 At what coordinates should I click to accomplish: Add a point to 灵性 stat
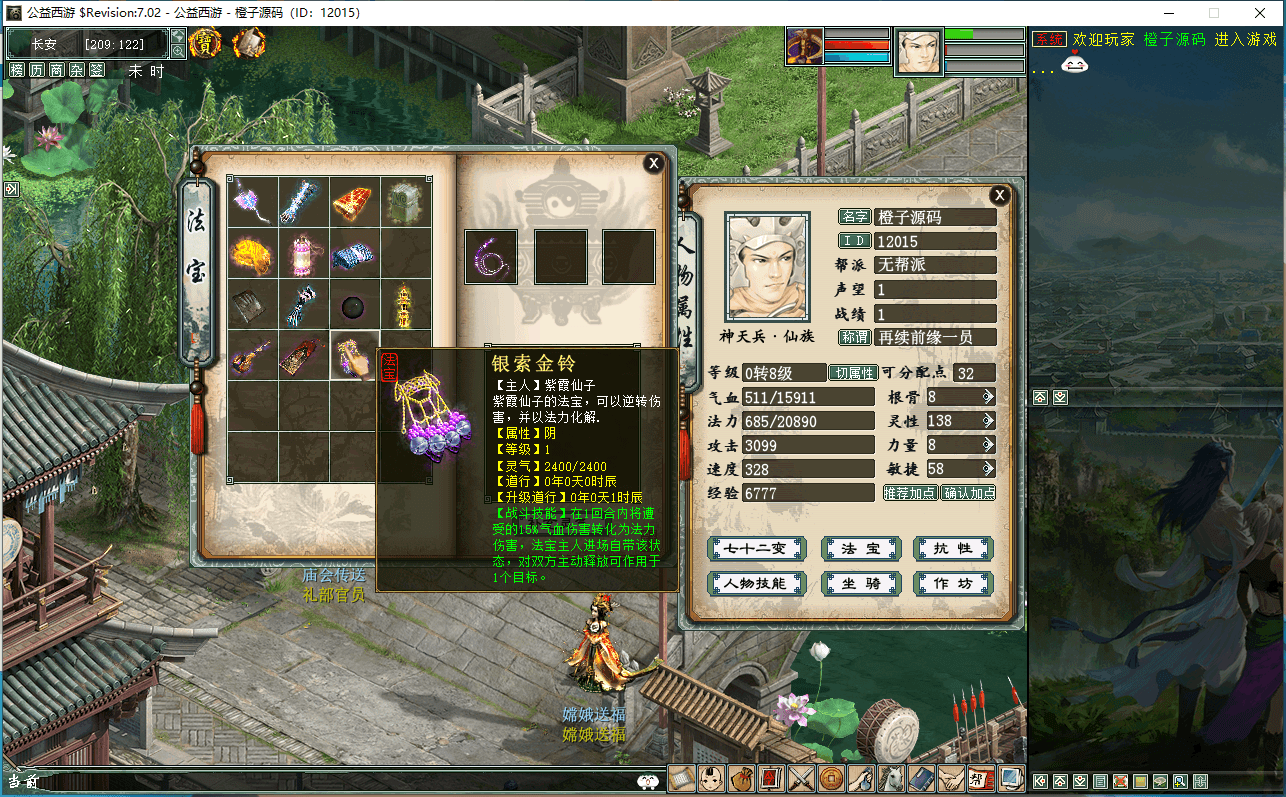click(988, 421)
